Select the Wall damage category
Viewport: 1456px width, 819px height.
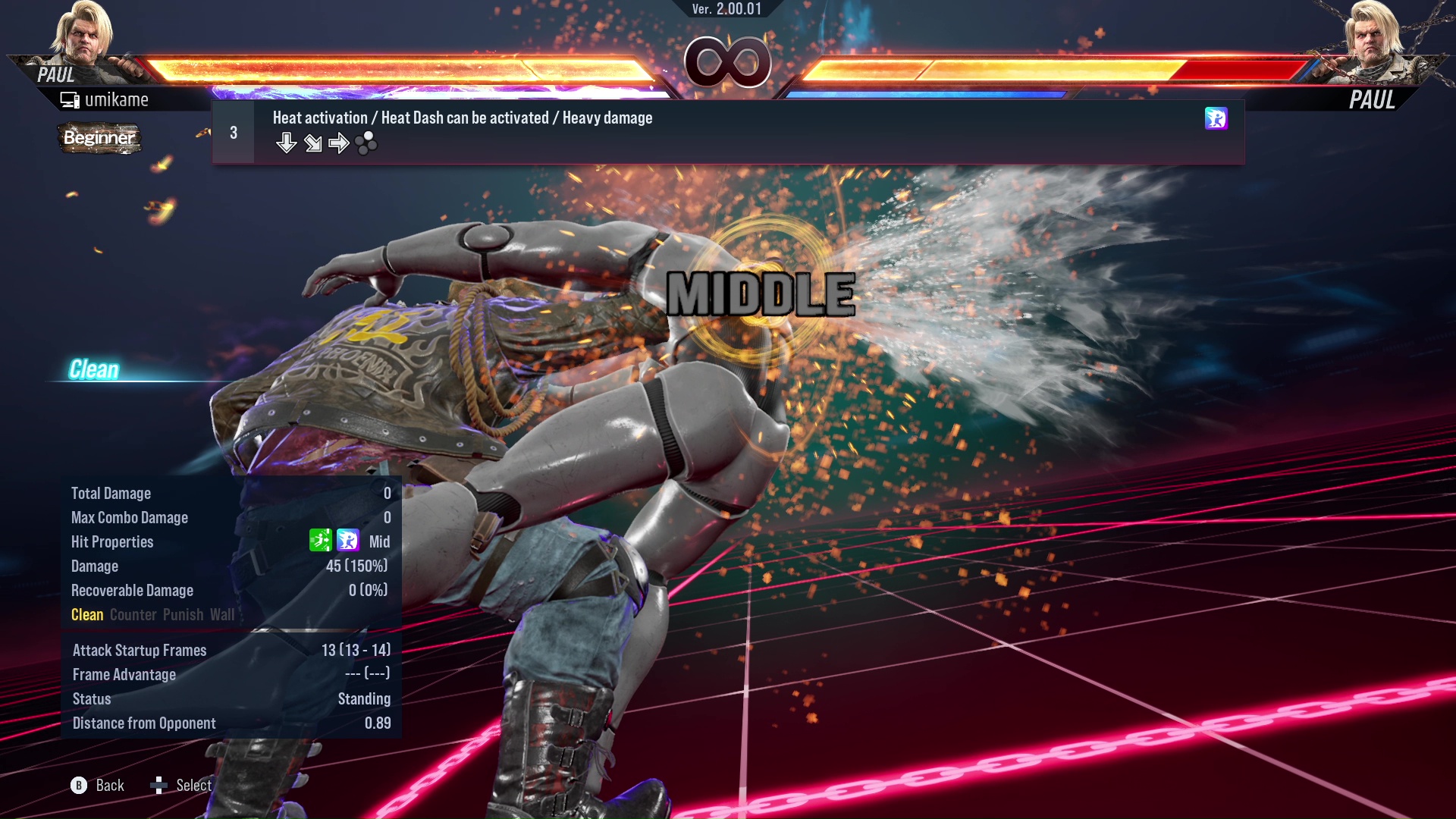pos(222,615)
